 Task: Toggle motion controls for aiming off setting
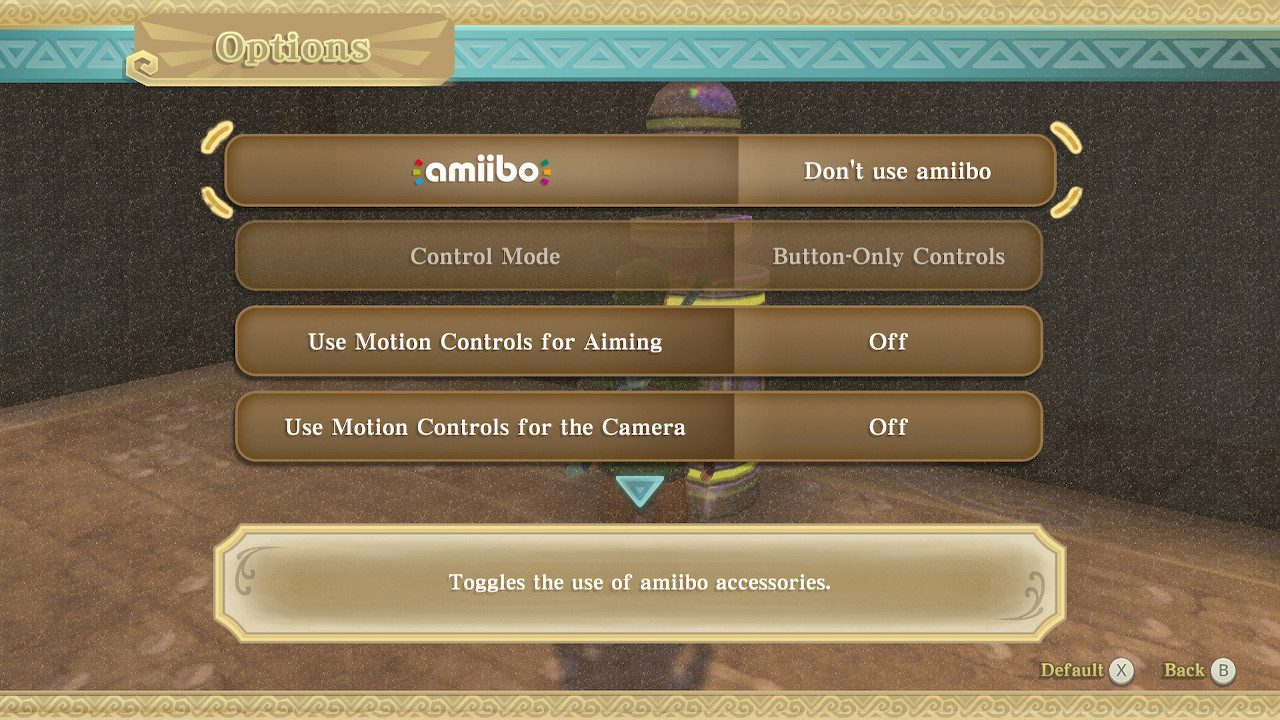[889, 342]
